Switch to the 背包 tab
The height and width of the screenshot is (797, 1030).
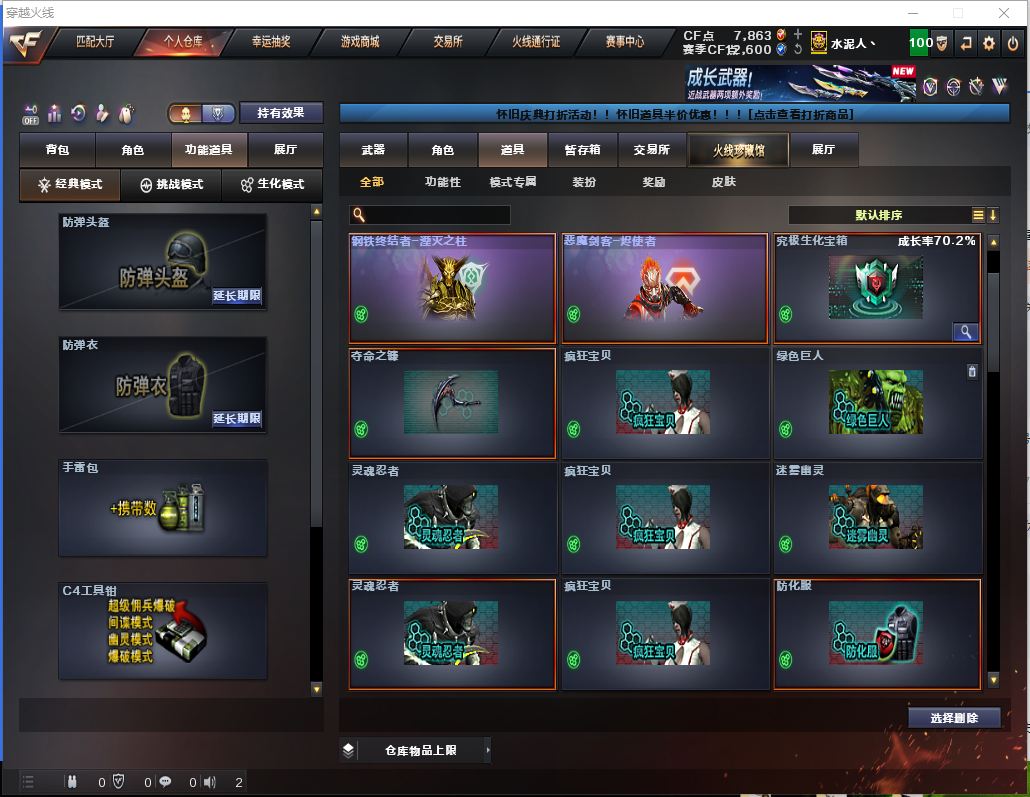click(x=58, y=150)
